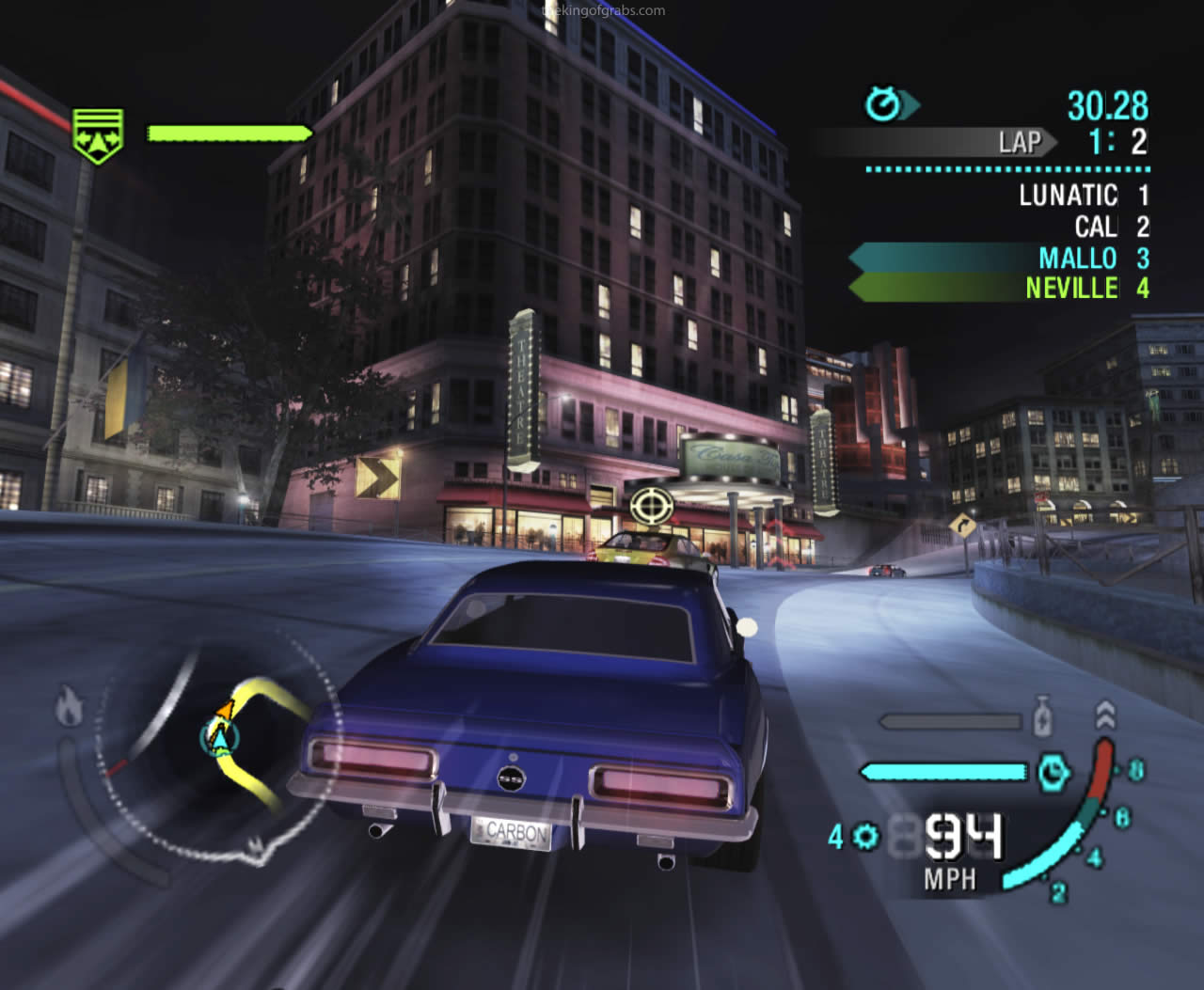Pick the NEVILLE standings row

[999, 288]
